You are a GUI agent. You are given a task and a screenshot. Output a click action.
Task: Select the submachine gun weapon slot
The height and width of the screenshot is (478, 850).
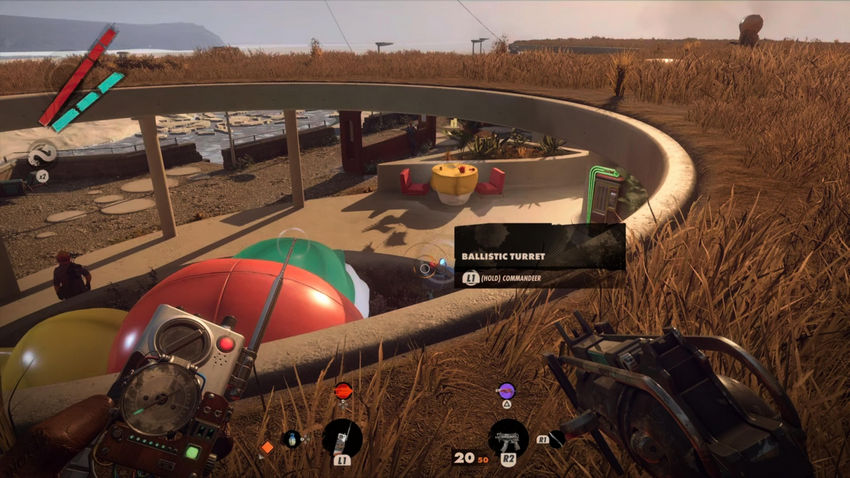508,437
